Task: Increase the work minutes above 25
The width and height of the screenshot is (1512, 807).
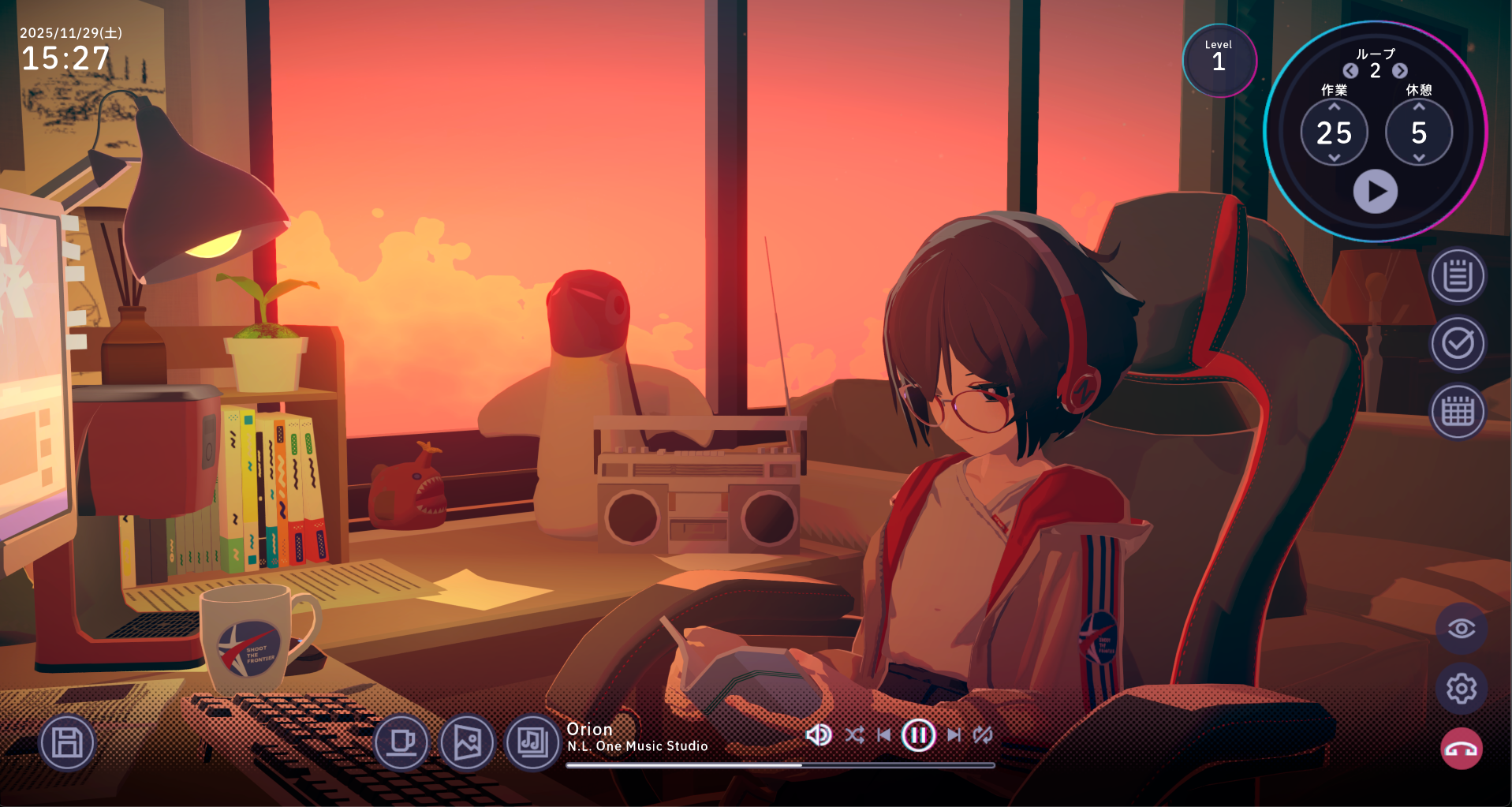Action: (x=1334, y=107)
